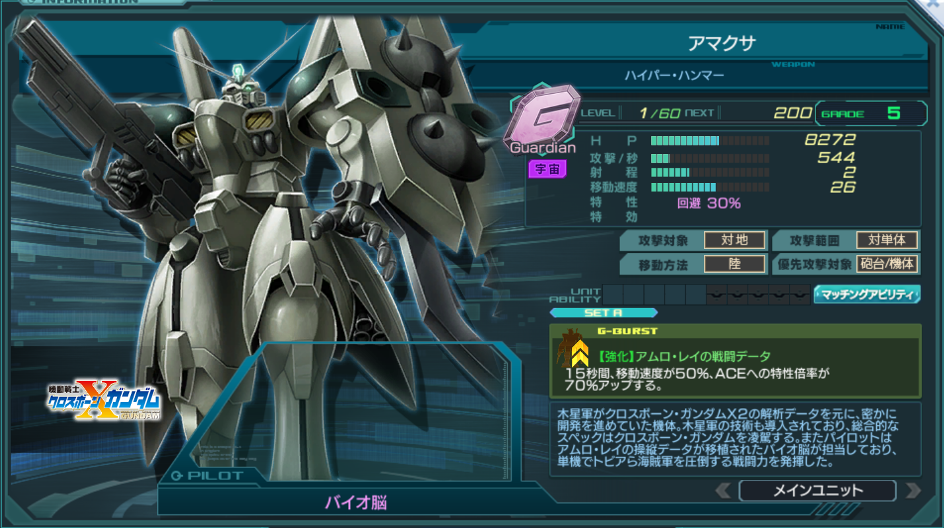The width and height of the screenshot is (944, 528).
Task: Click the left arrow beside メインユニット
Action: click(x=724, y=490)
